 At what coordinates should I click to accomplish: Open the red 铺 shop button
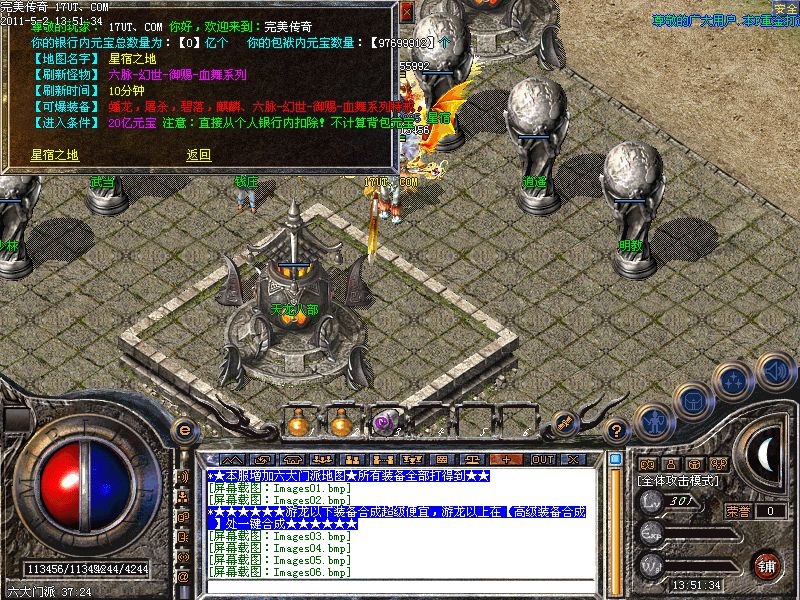[x=767, y=565]
